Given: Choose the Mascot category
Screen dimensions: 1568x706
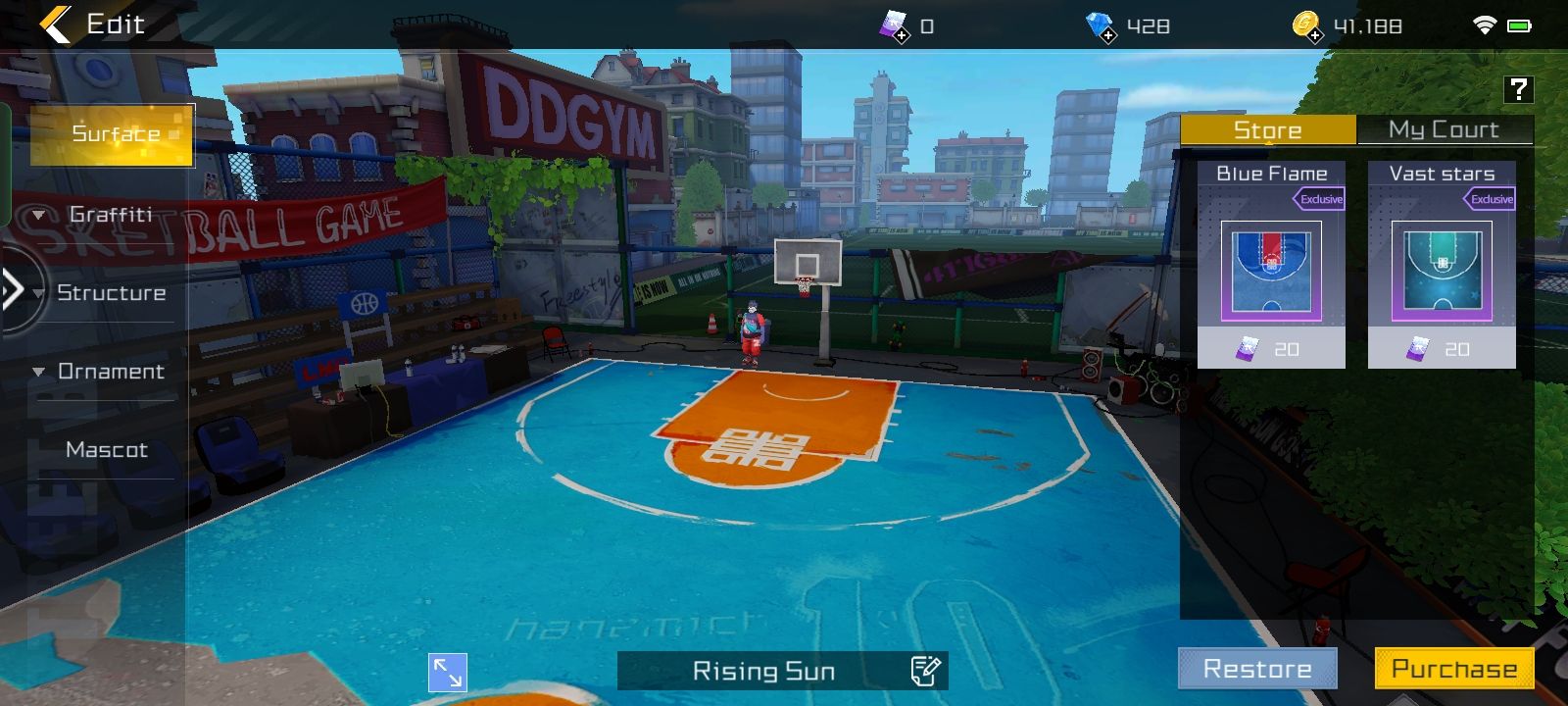Looking at the screenshot, I should [x=107, y=449].
